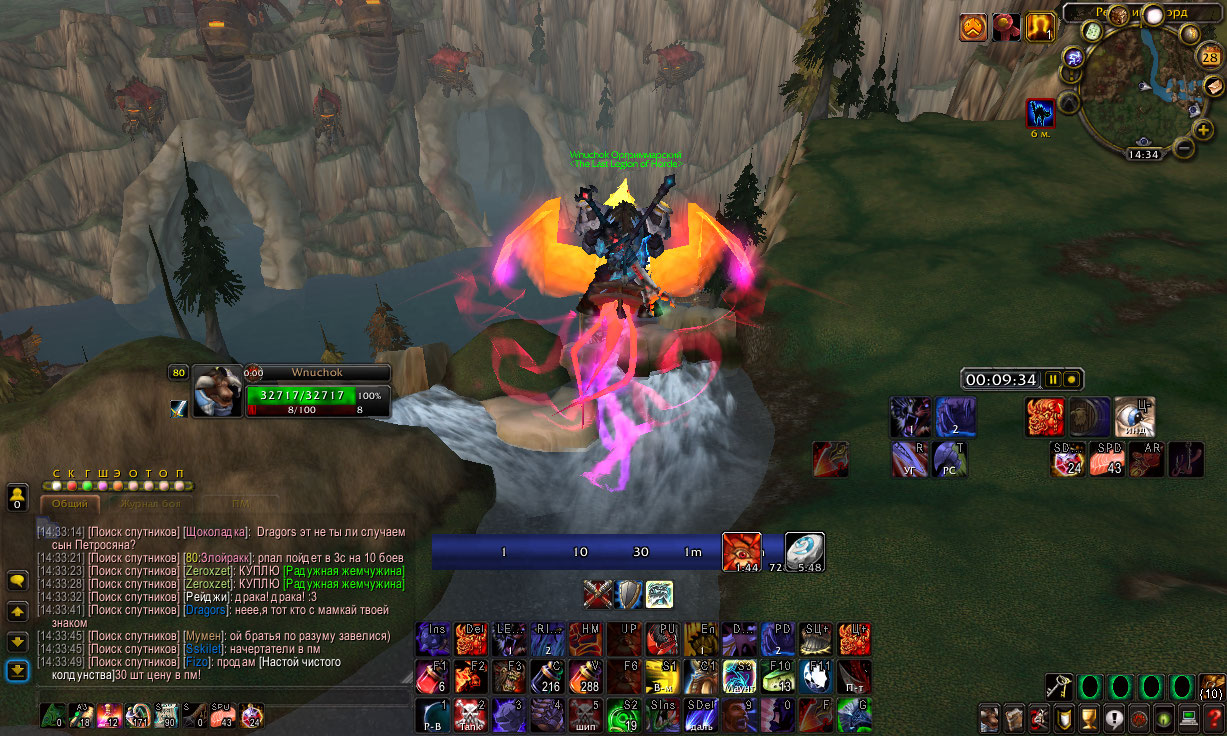The height and width of the screenshot is (736, 1227).
Task: Click the orange chevron buff icon
Action: pyautogui.click(x=973, y=28)
